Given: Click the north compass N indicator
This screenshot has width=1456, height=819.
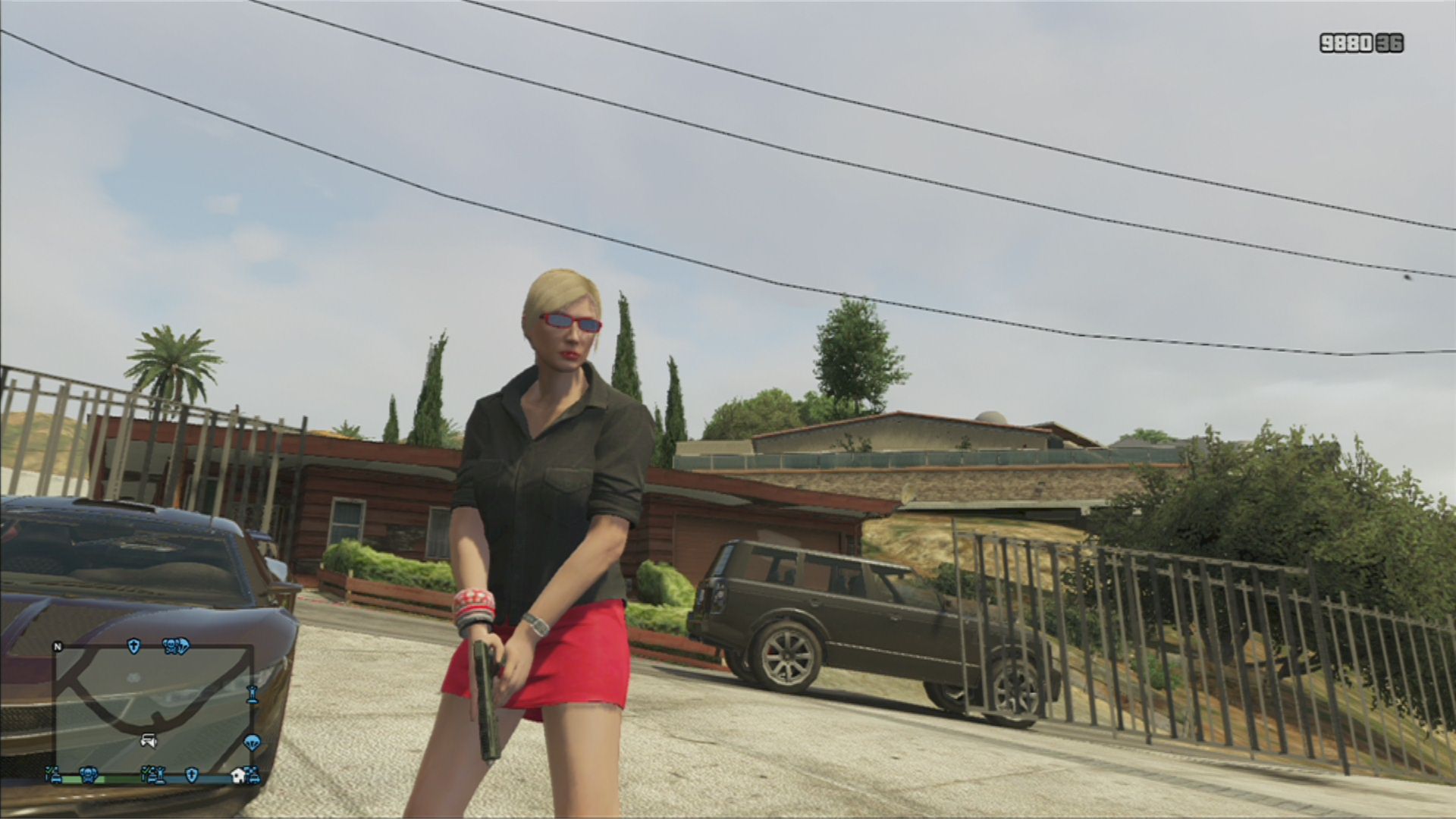Looking at the screenshot, I should (57, 647).
